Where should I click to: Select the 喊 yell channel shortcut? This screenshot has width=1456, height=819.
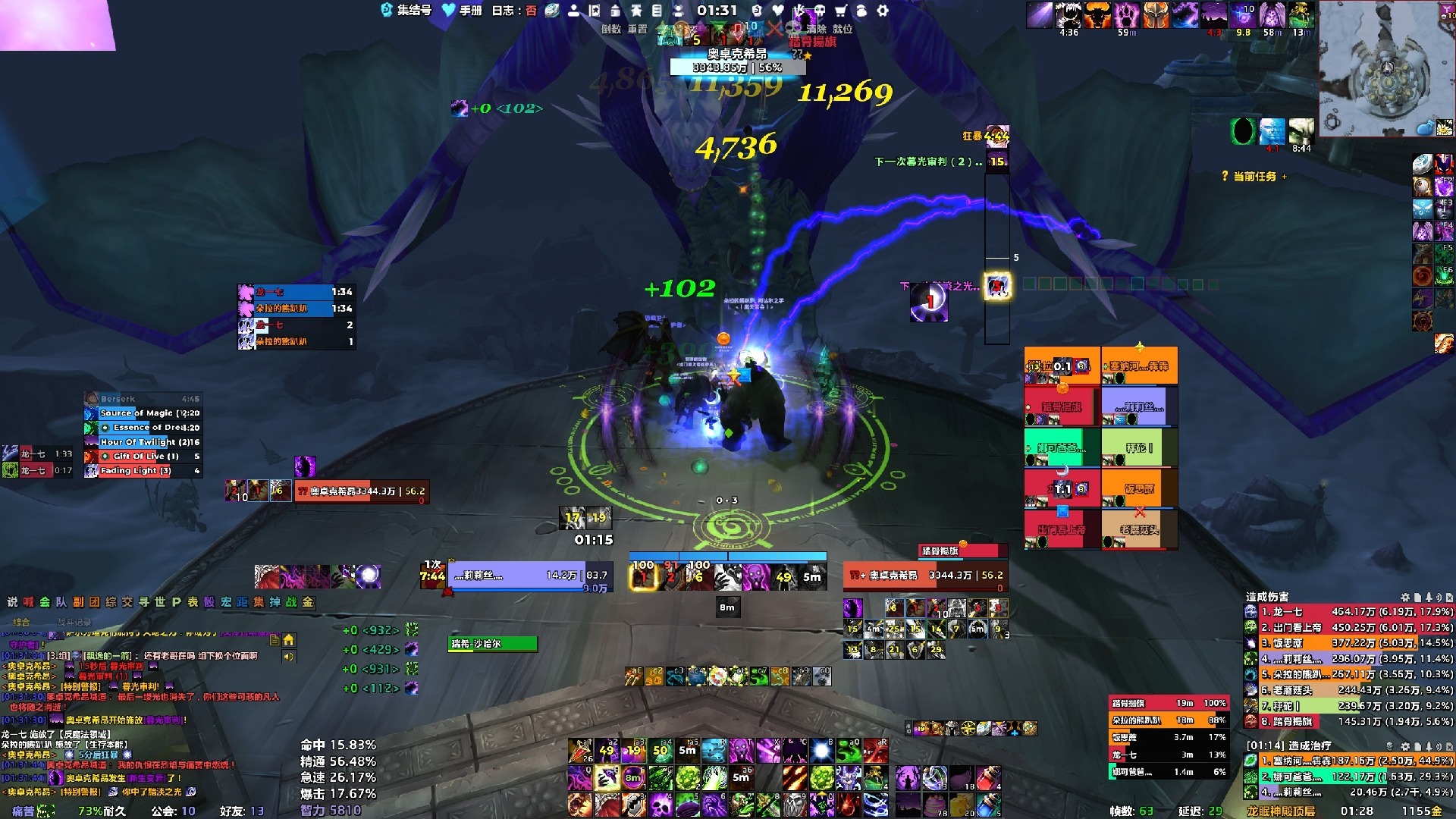click(28, 602)
